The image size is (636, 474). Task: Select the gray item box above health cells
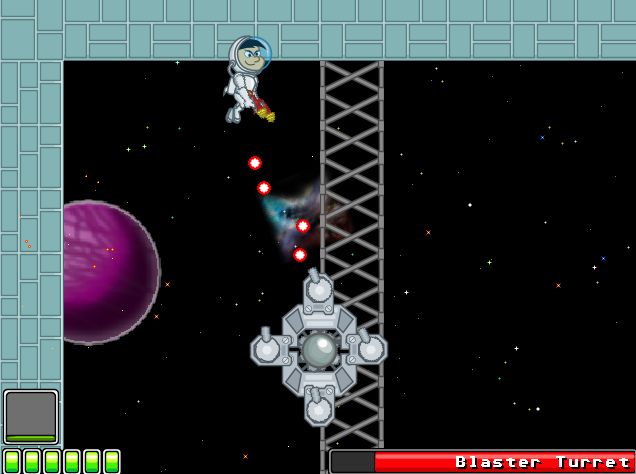pos(31,415)
